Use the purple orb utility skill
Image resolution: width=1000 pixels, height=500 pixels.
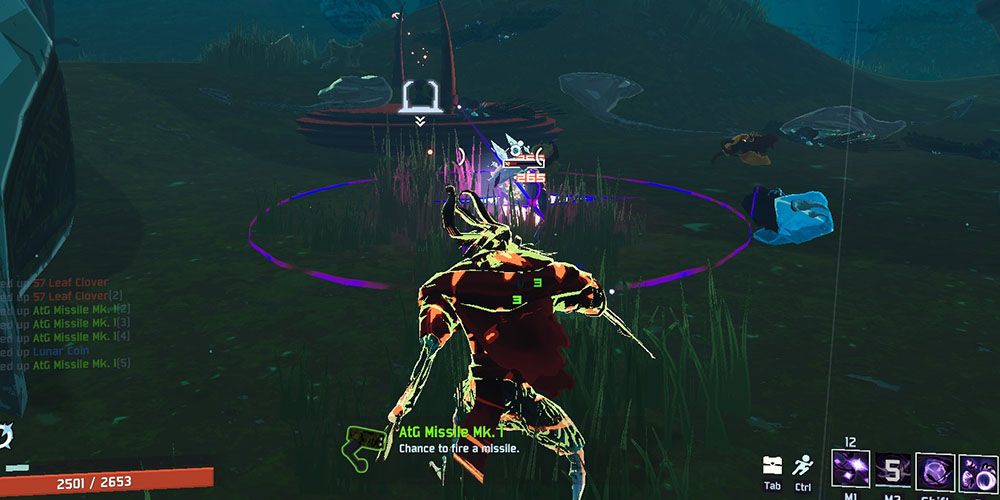(x=935, y=470)
